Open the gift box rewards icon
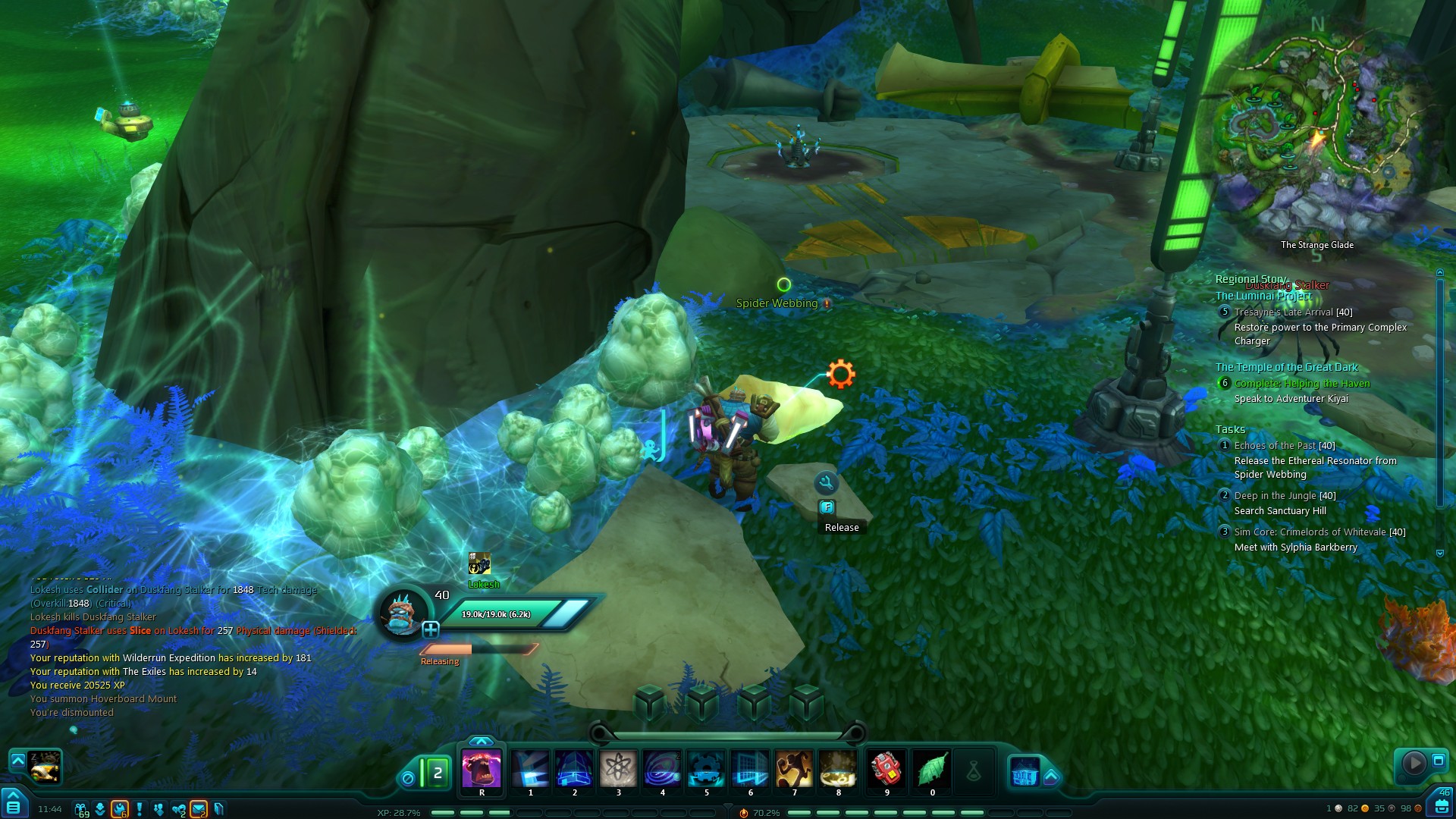This screenshot has height=819, width=1456. pyautogui.click(x=80, y=809)
